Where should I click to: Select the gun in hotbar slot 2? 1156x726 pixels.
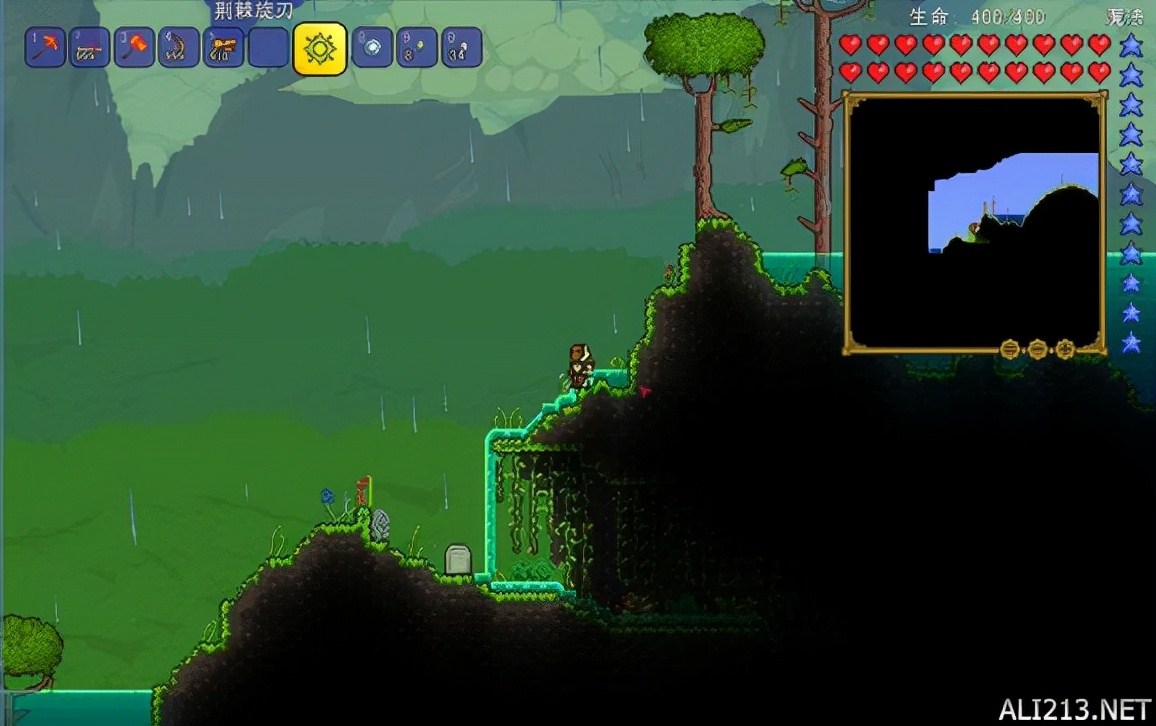click(90, 47)
